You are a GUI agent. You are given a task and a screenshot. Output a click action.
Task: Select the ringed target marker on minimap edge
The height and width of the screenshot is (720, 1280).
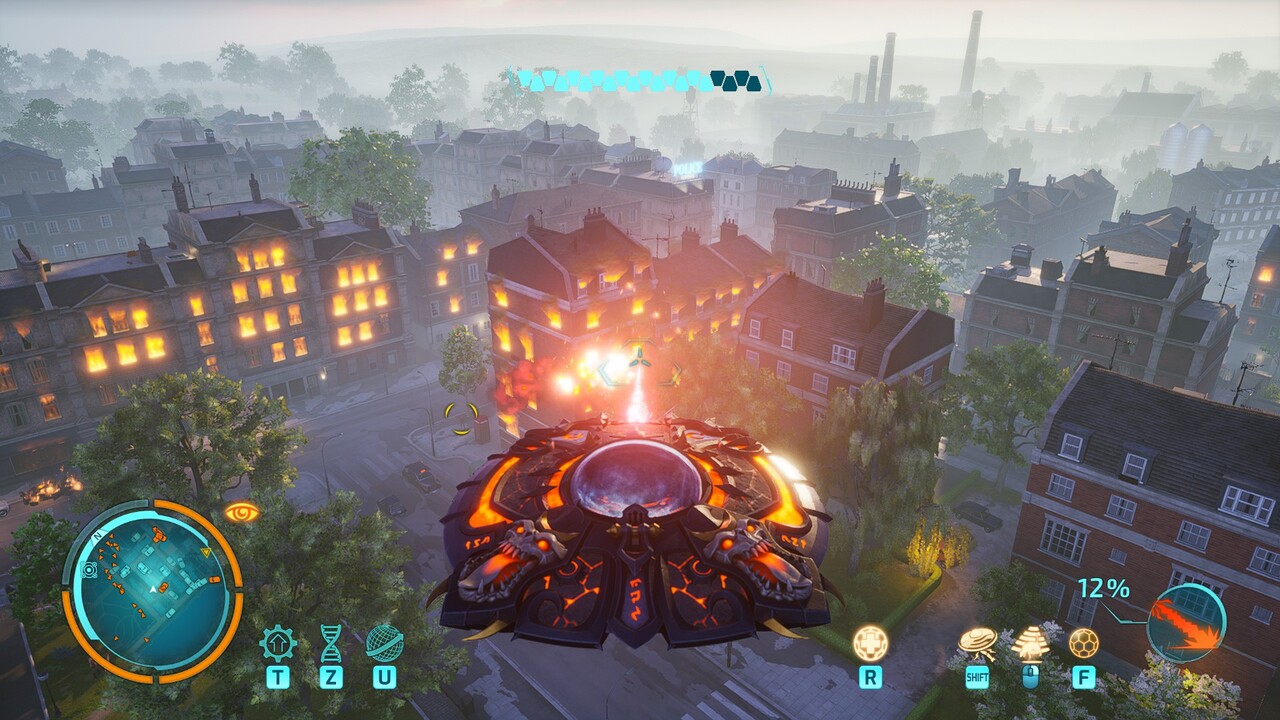(x=89, y=569)
